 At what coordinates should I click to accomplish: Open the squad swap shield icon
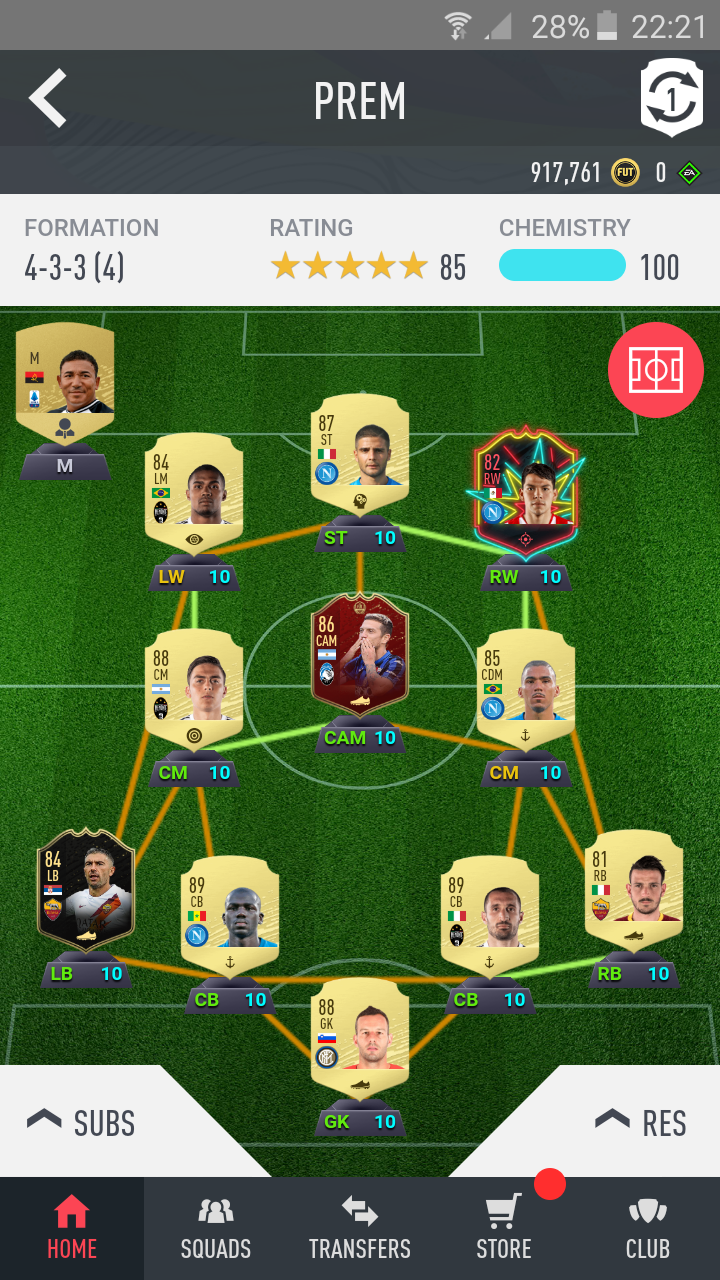(x=672, y=99)
